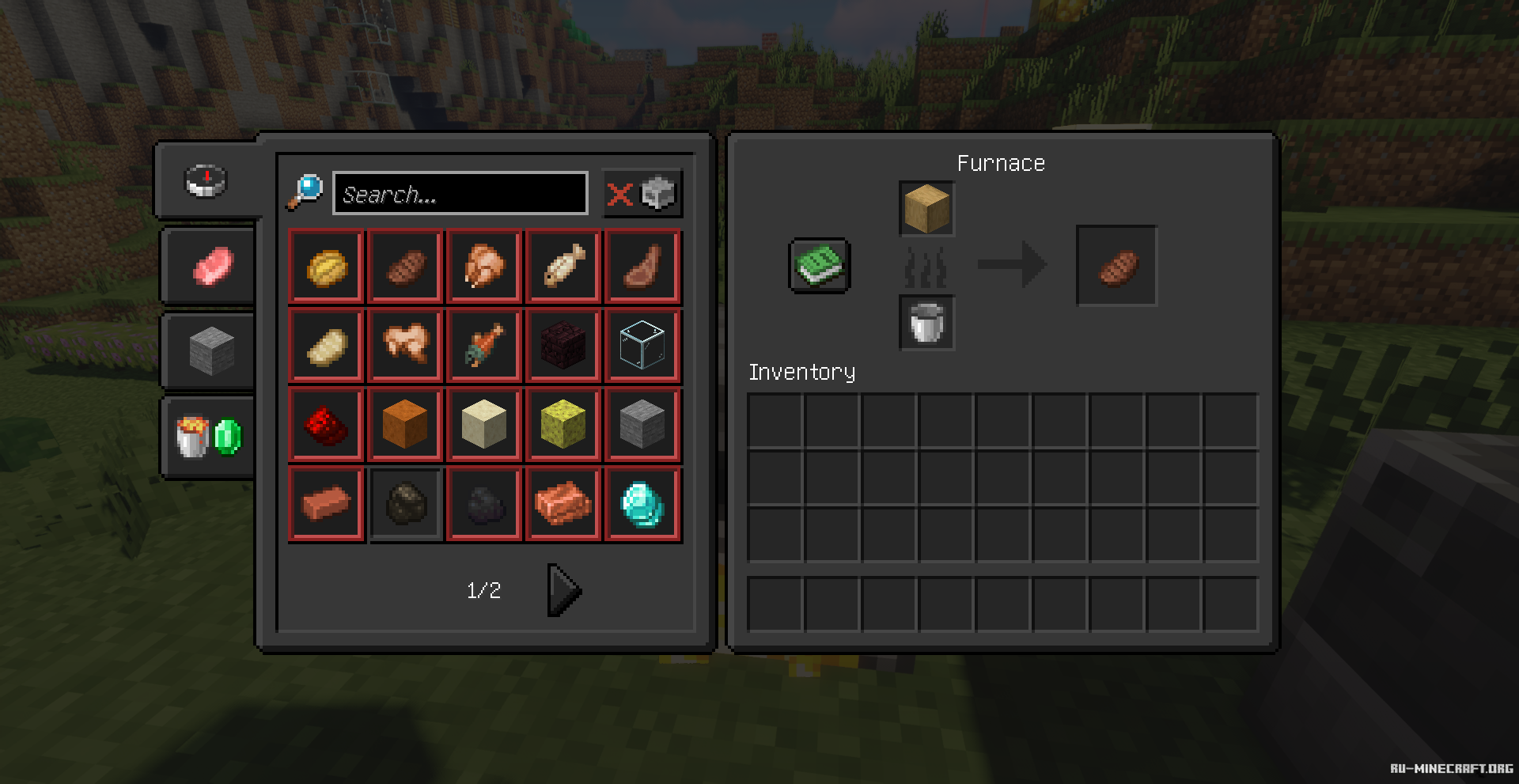This screenshot has height=784, width=1519.
Task: Select the cooked chicken recipe
Action: pyautogui.click(x=484, y=267)
